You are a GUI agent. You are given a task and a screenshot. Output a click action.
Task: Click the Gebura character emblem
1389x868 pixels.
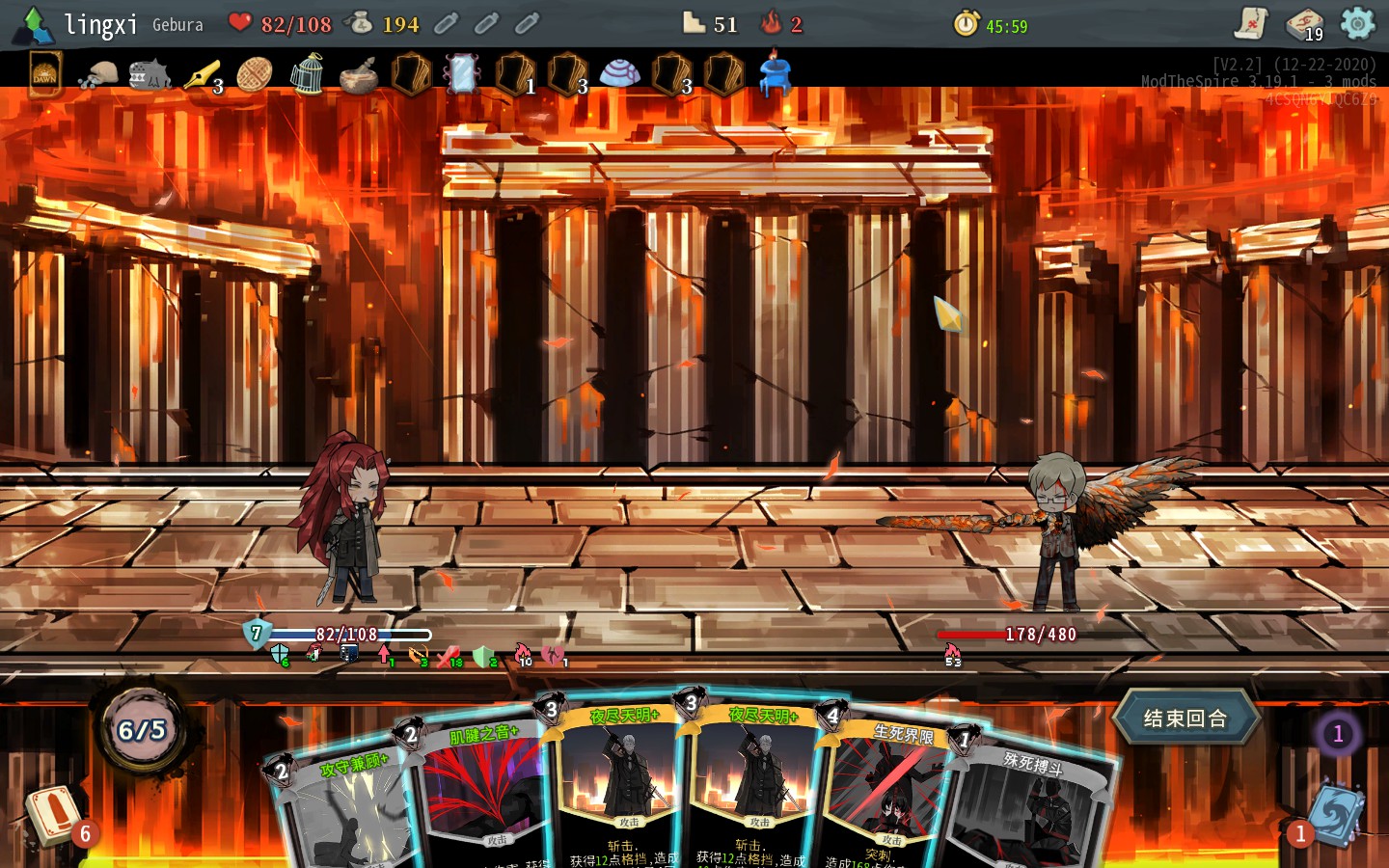[x=35, y=25]
